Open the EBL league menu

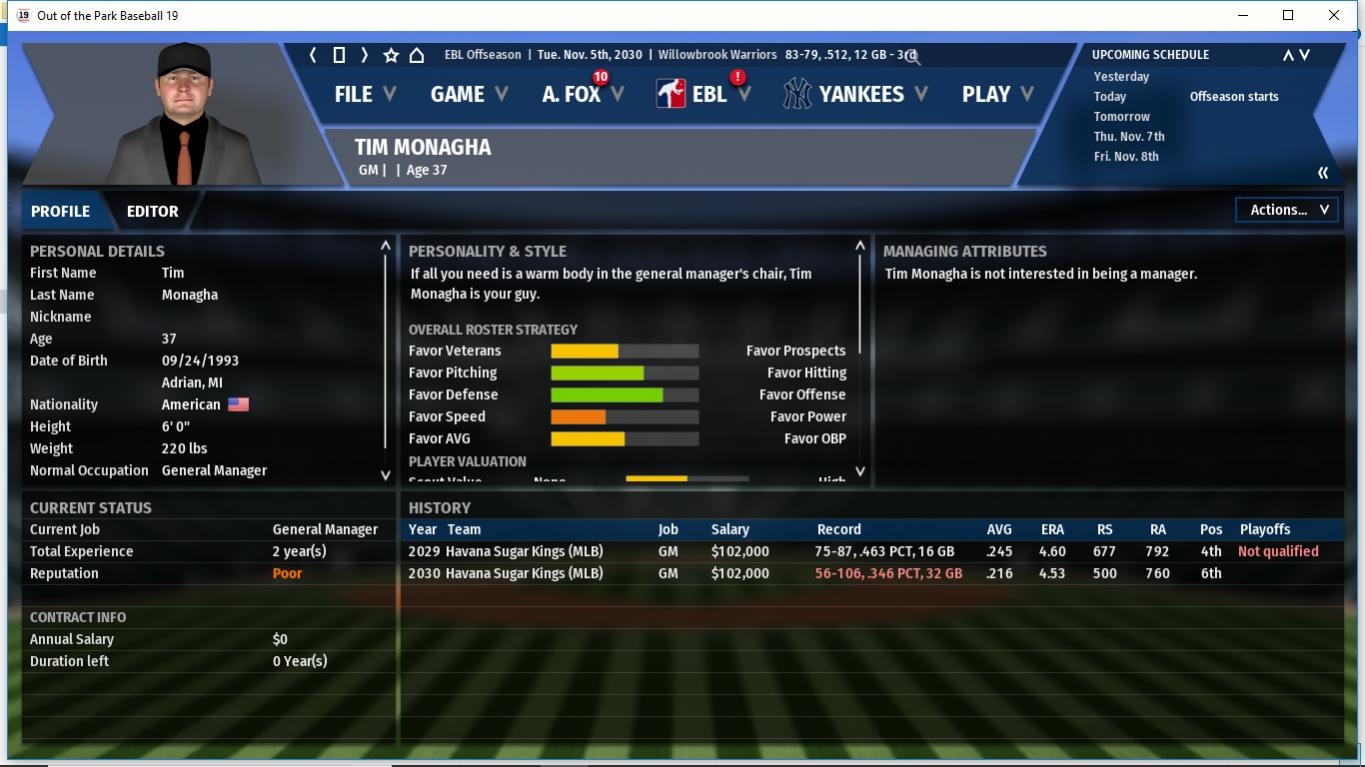coord(704,94)
